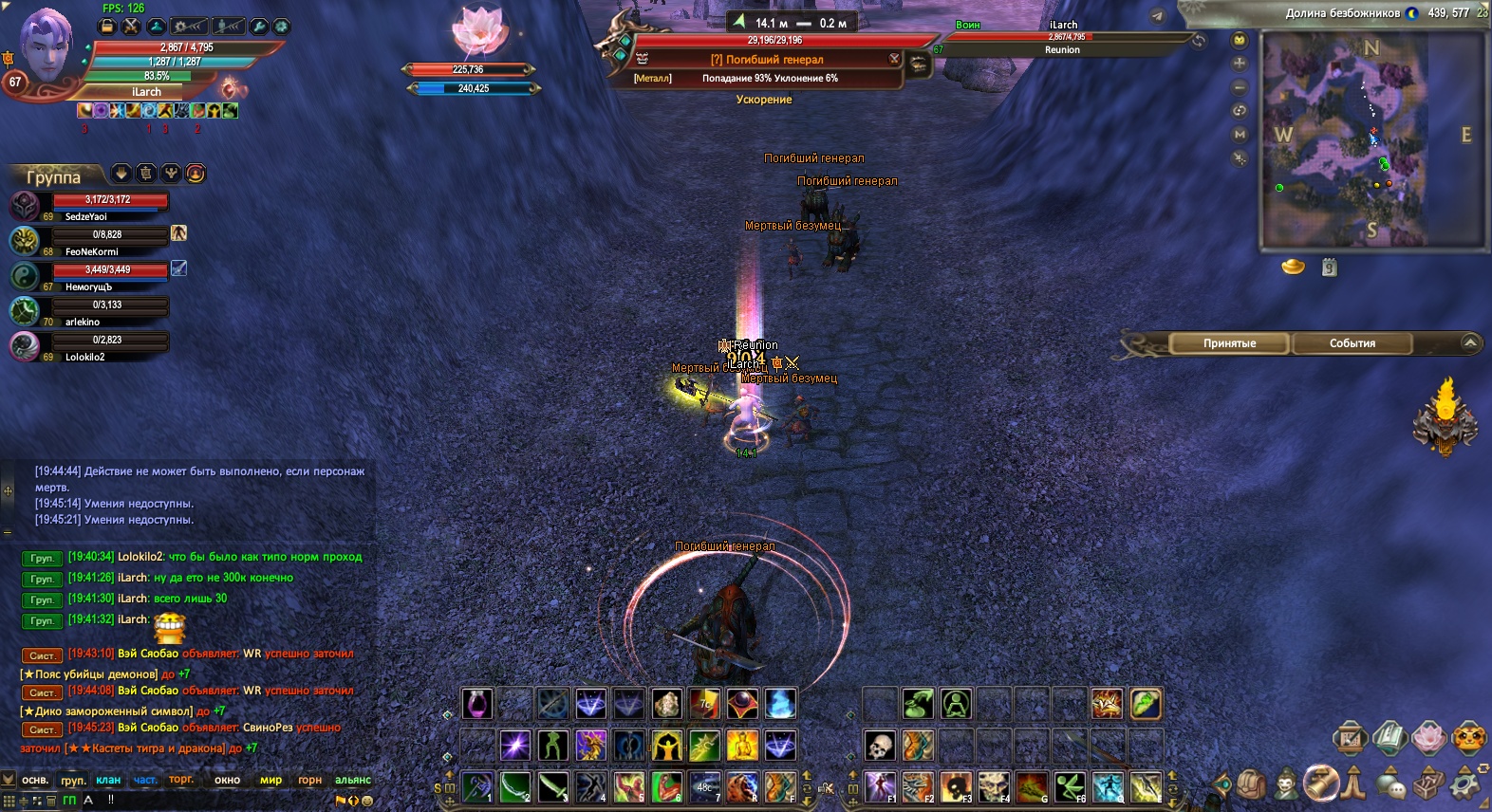
Task: Switch to the Принятые quest tab
Action: tap(1229, 343)
